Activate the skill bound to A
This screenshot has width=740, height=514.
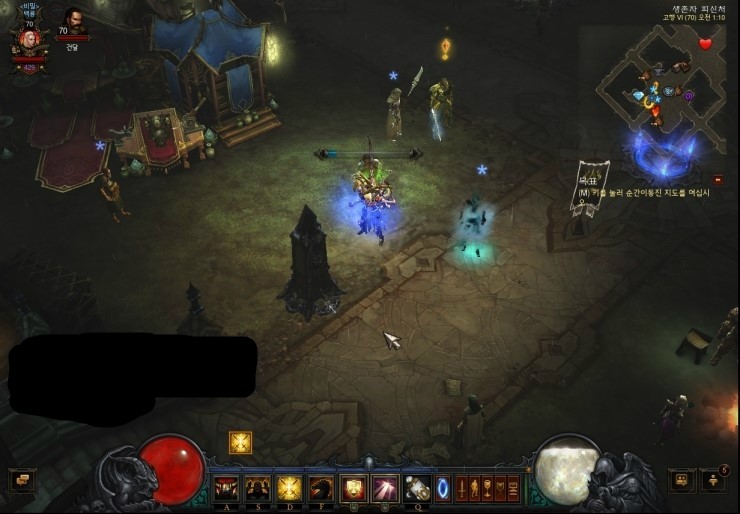click(225, 488)
